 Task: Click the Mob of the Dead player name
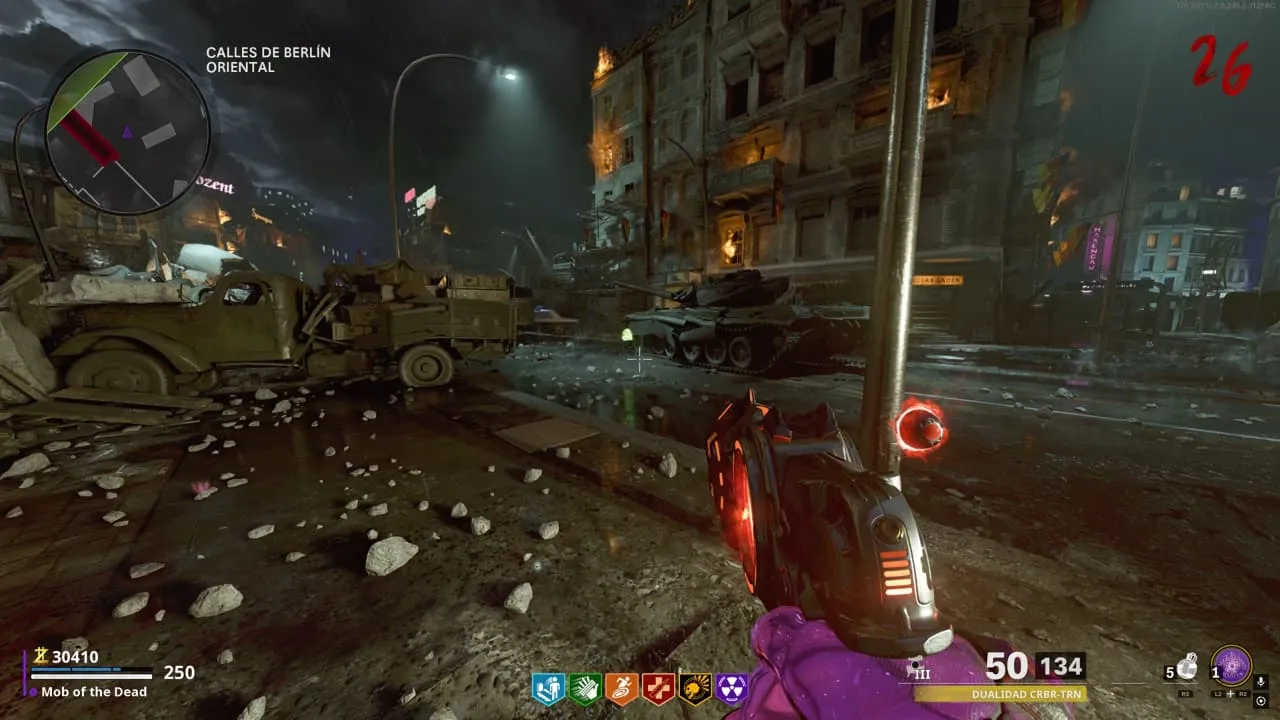point(94,692)
